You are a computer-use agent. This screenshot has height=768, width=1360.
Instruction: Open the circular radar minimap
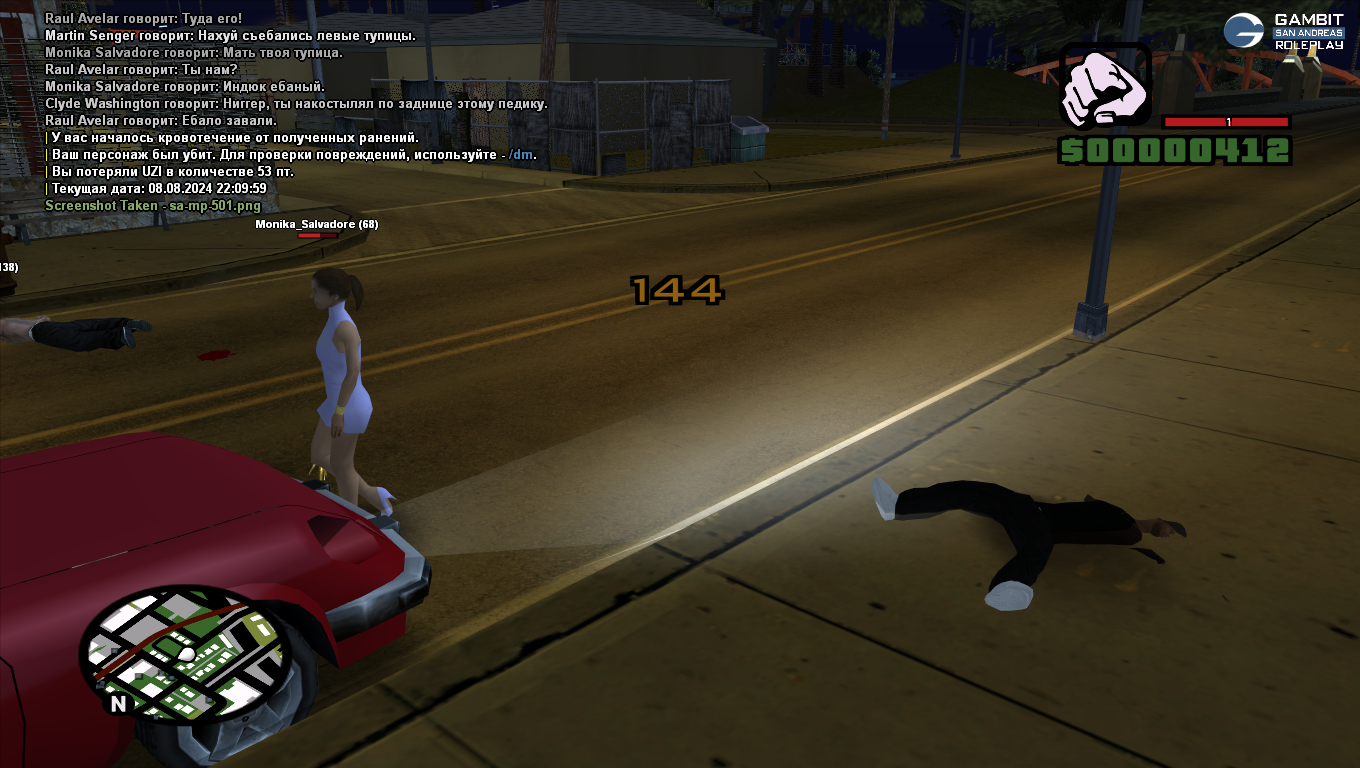(x=185, y=655)
